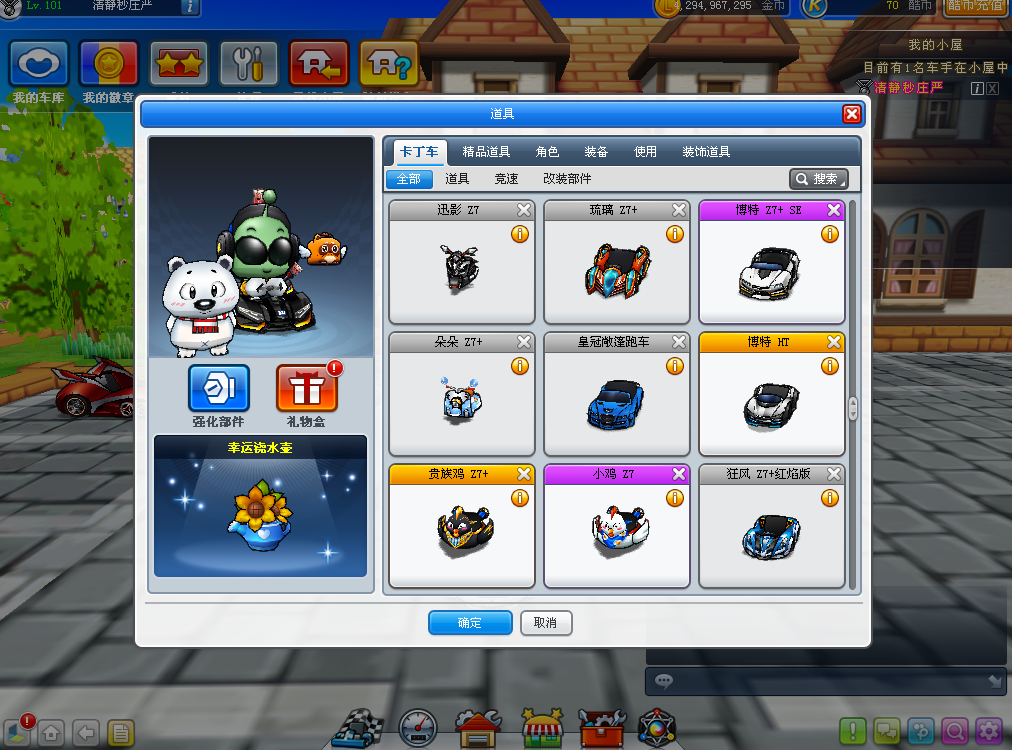
Task: Remove the 小鸡 Z7 kart with its X
Action: click(x=679, y=474)
